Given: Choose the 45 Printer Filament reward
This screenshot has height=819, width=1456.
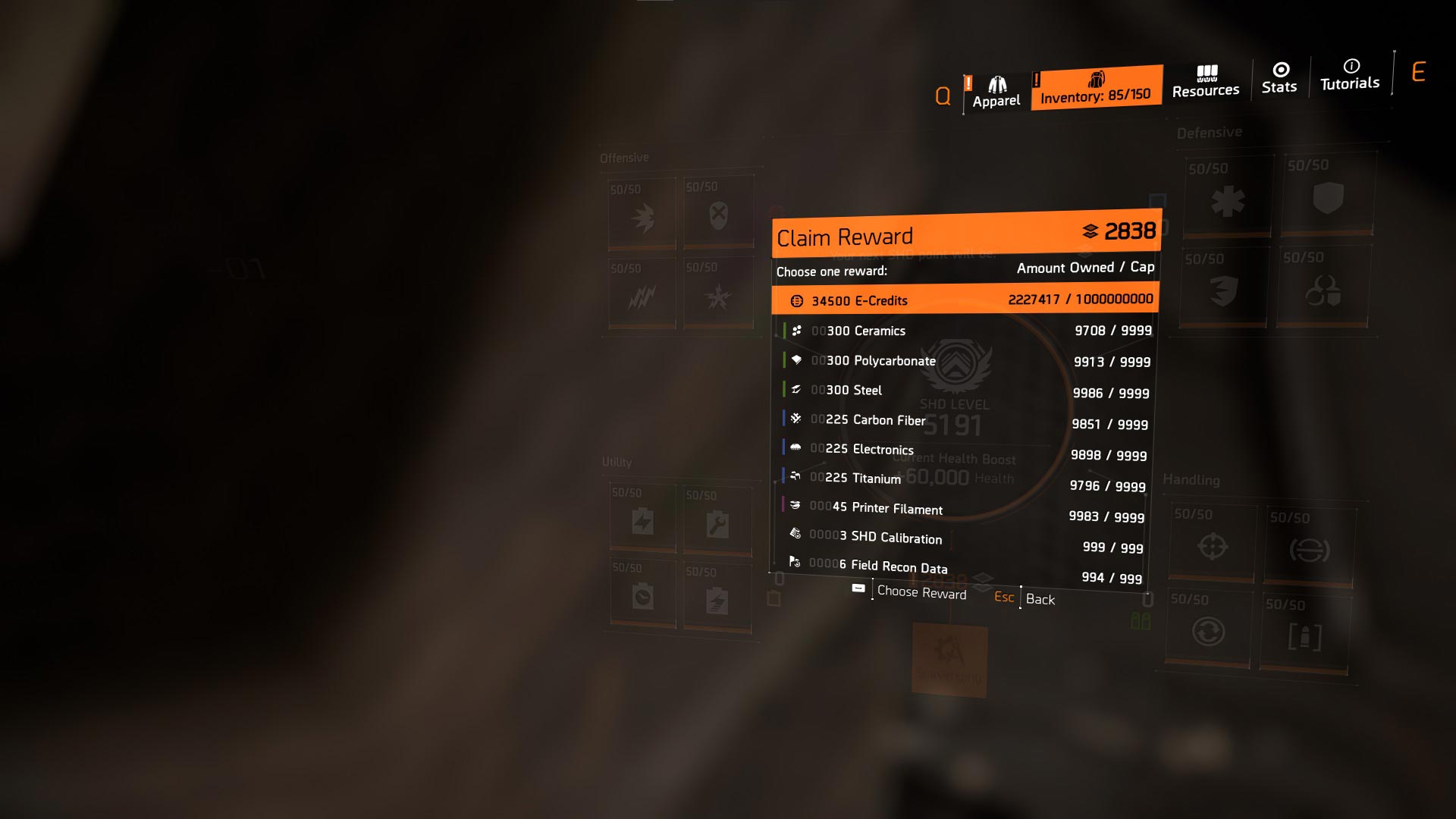Looking at the screenshot, I should [x=962, y=512].
